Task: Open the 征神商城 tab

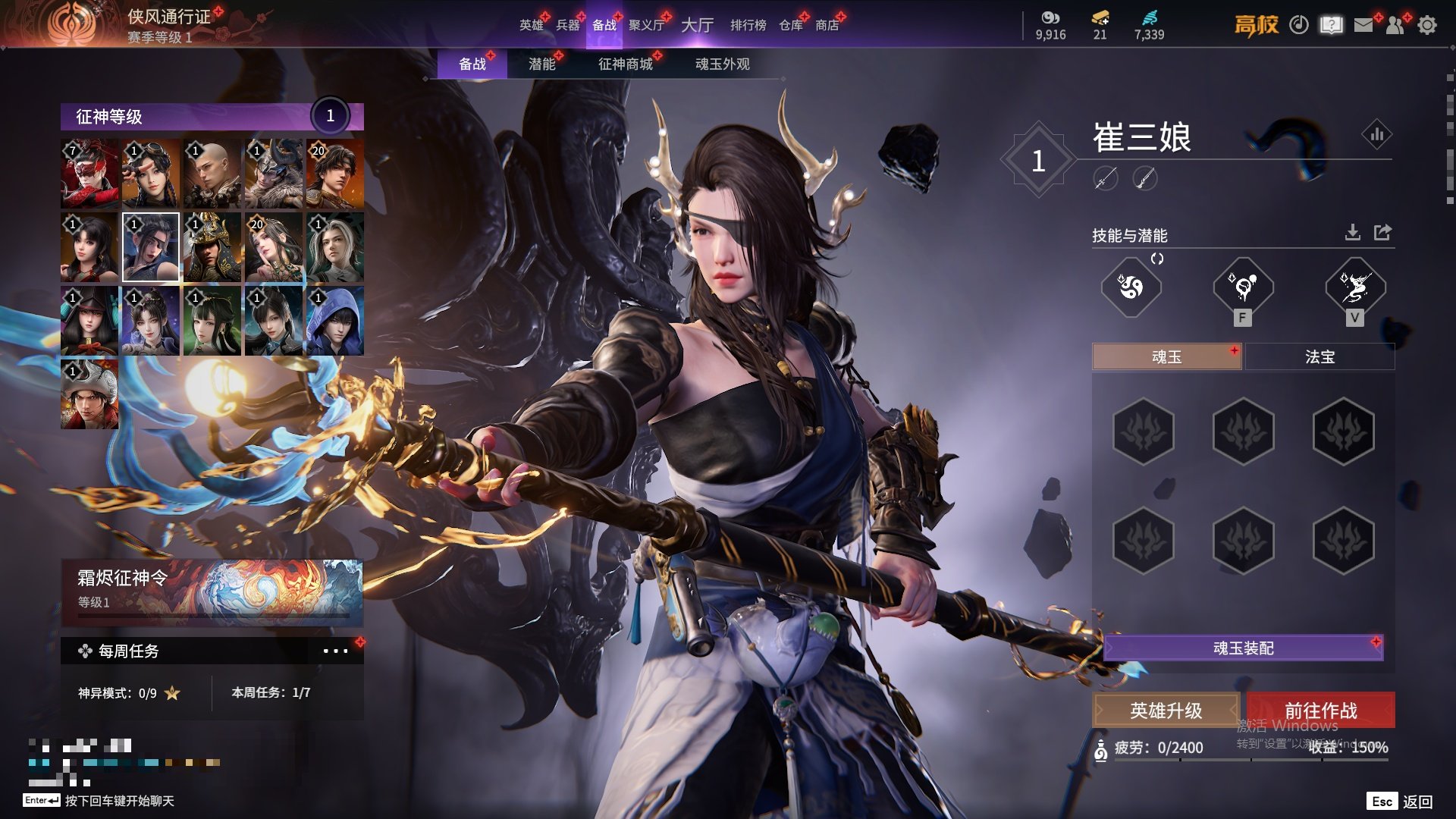Action: click(625, 64)
